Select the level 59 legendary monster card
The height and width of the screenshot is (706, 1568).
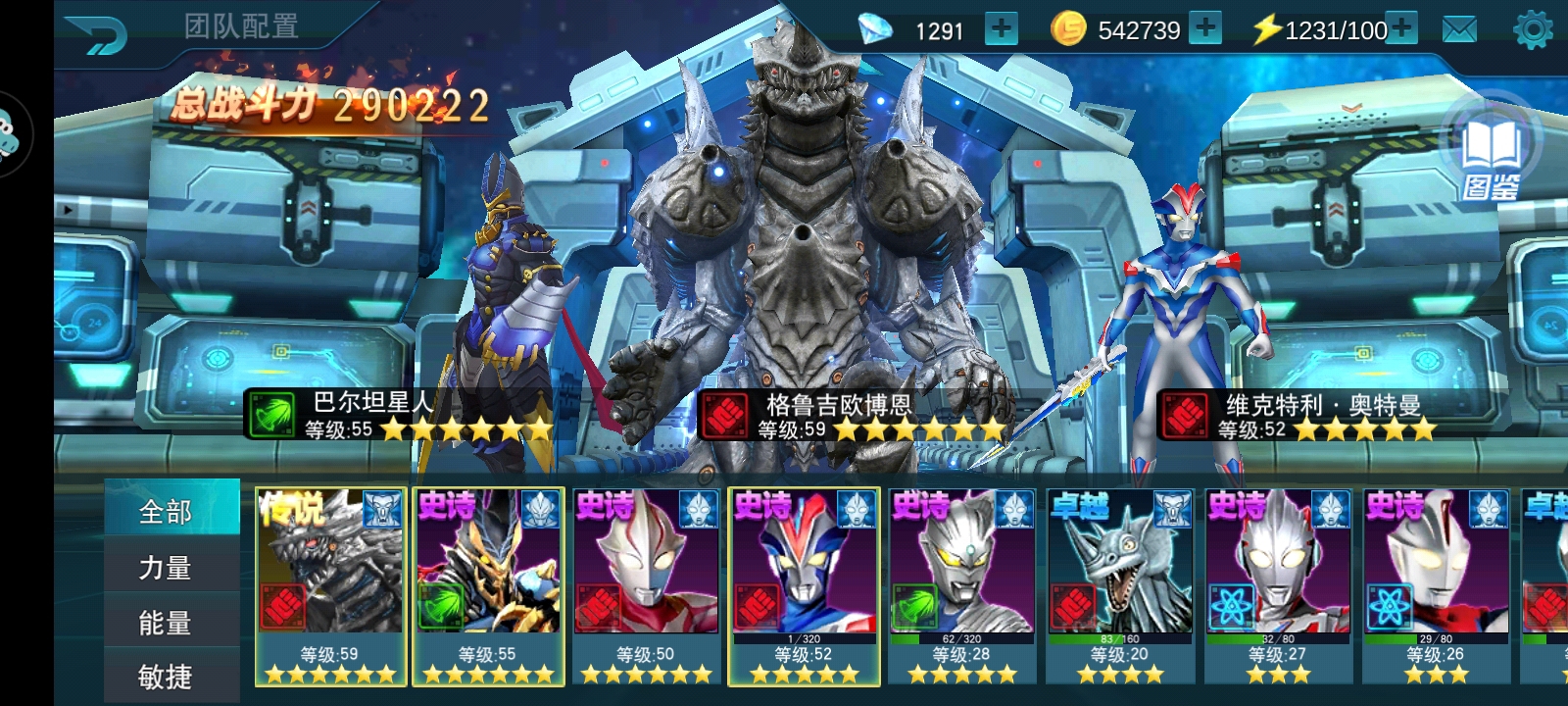pos(329,585)
